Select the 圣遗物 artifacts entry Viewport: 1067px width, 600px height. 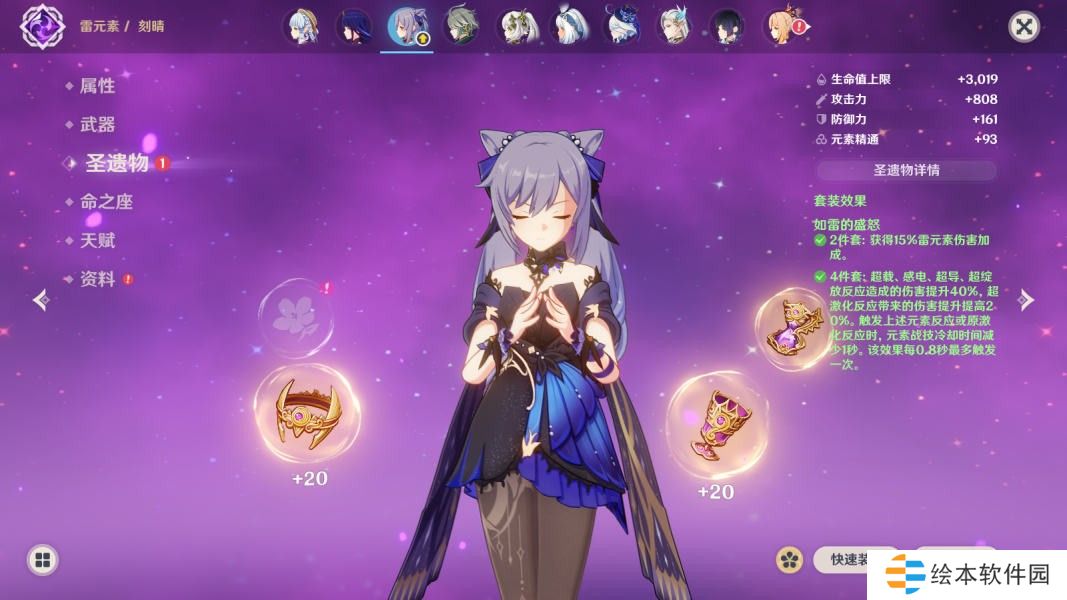pos(116,163)
